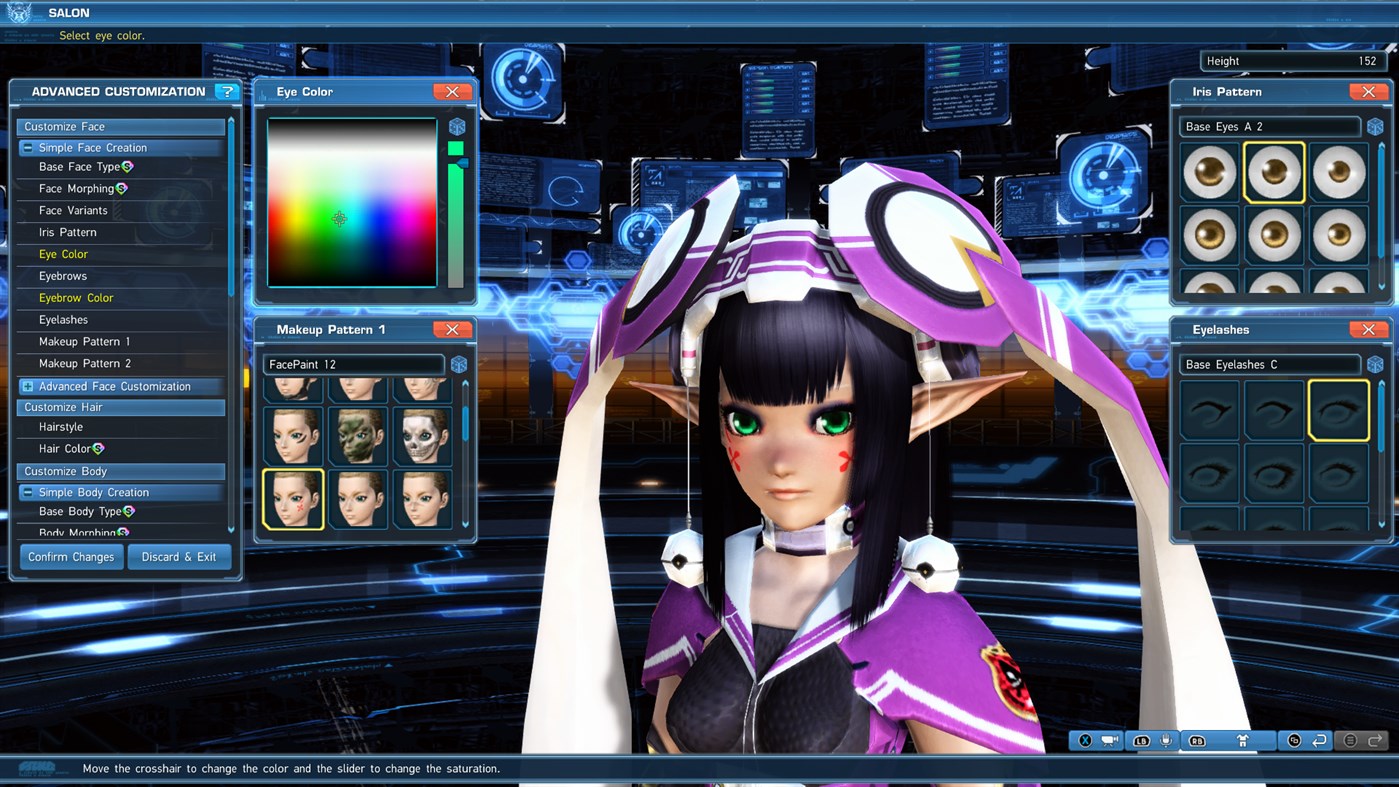Image resolution: width=1399 pixels, height=787 pixels.
Task: Select the camera view icon on the bottom bar
Action: point(1111,740)
